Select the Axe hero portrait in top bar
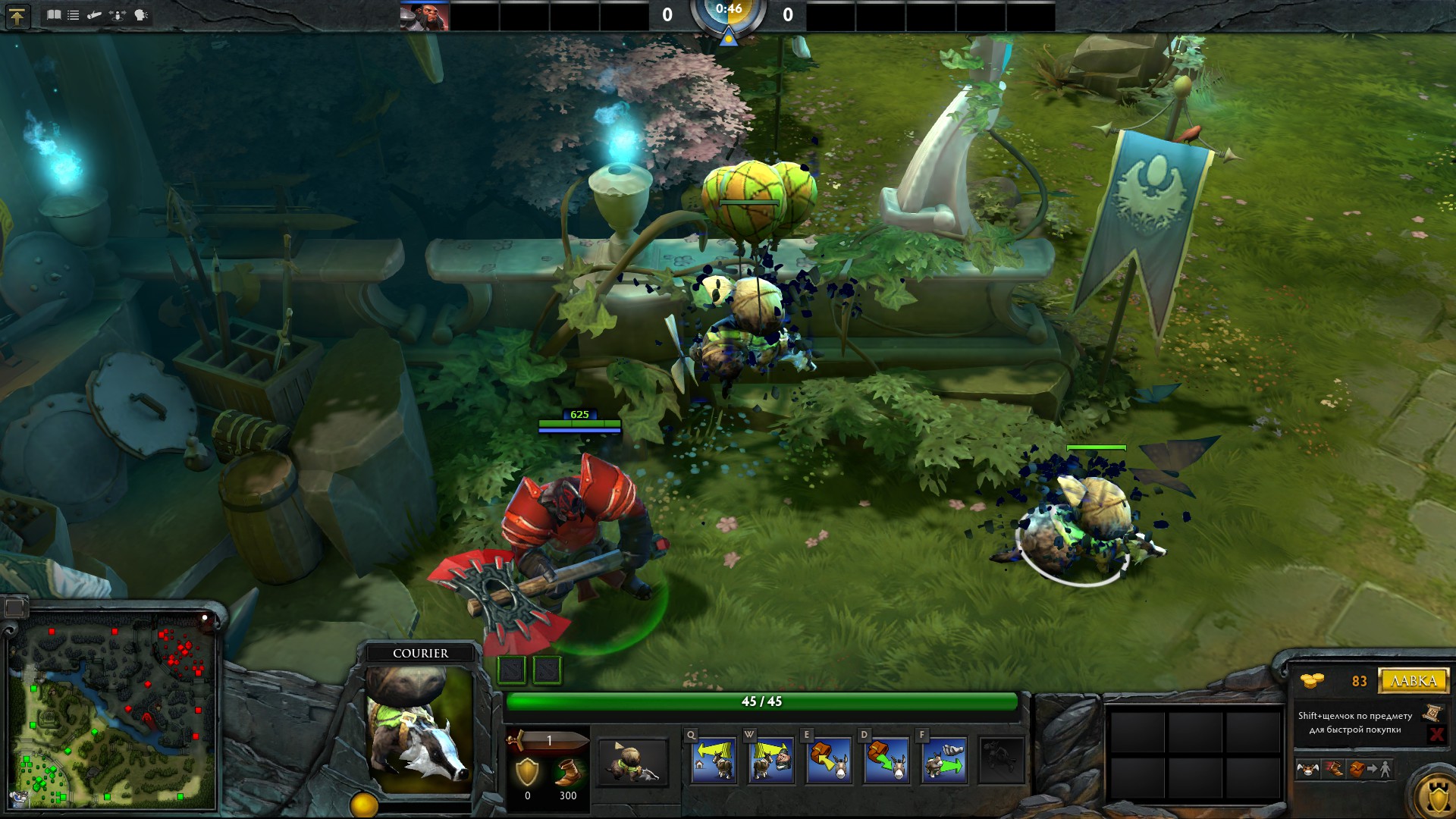 tap(424, 16)
